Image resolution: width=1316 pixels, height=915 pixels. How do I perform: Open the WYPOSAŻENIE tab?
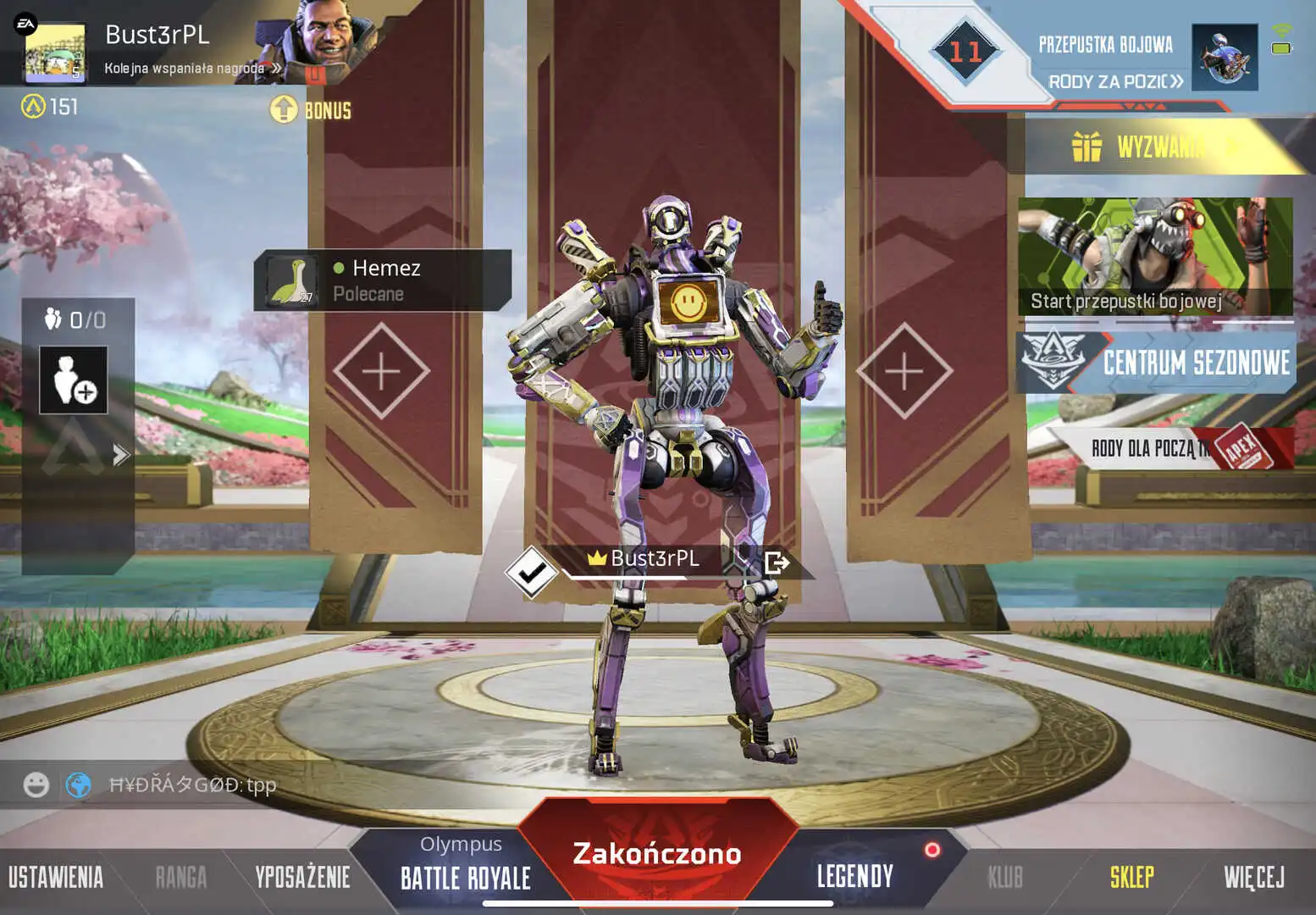tap(302, 874)
